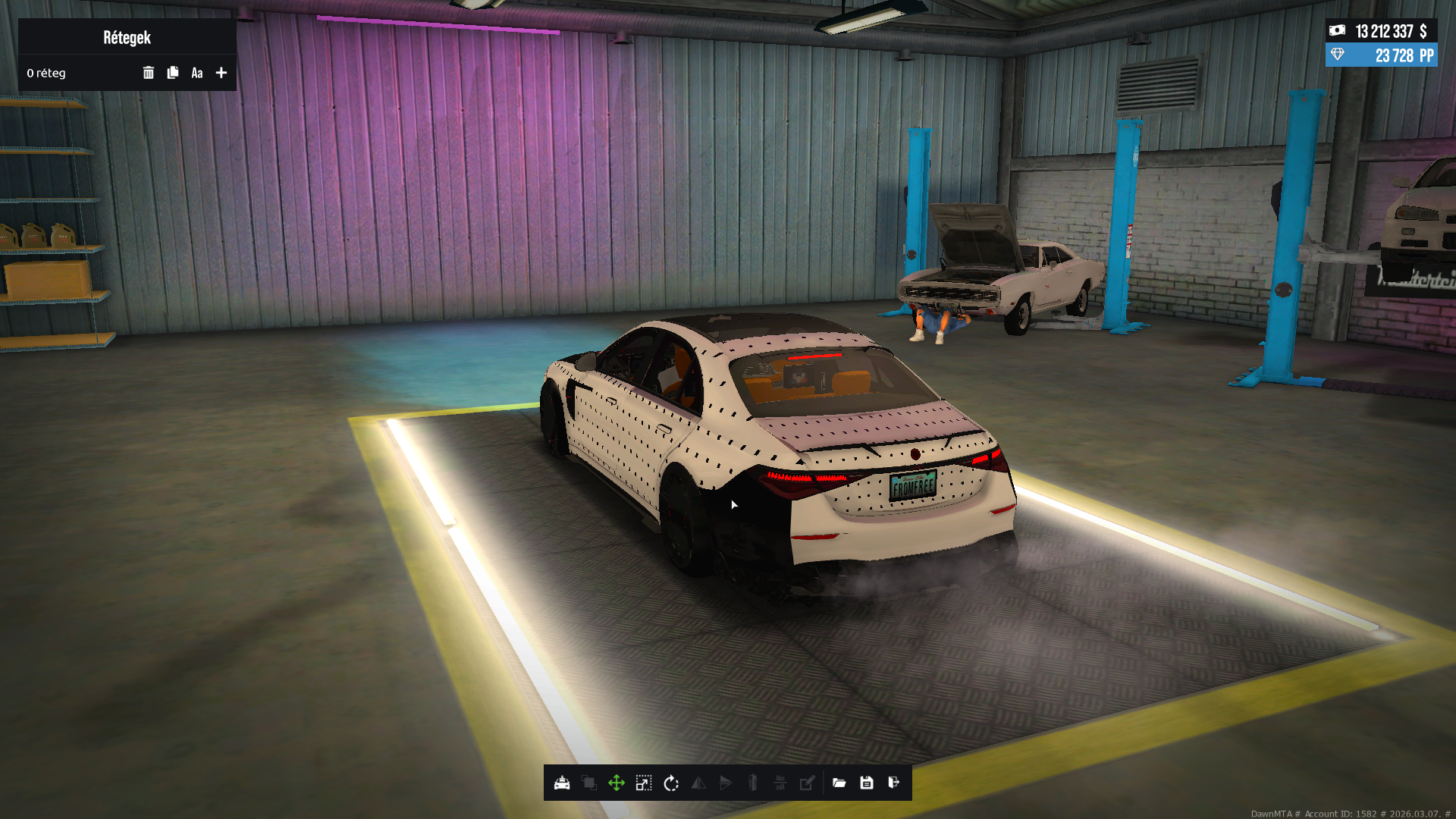Choose the resize scale tool
The height and width of the screenshot is (819, 1456).
tap(644, 783)
